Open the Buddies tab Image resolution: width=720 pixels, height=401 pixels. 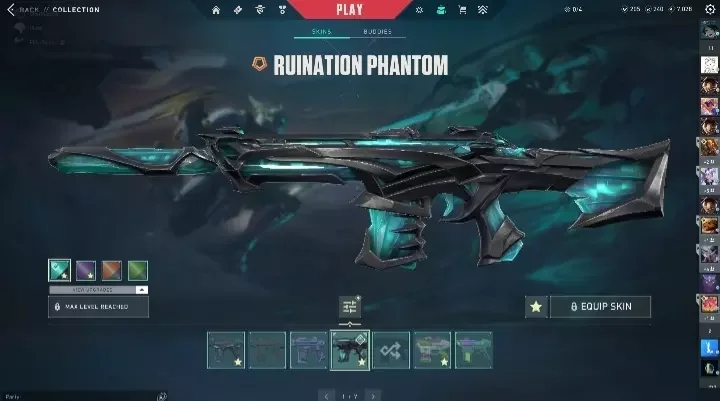coord(377,33)
